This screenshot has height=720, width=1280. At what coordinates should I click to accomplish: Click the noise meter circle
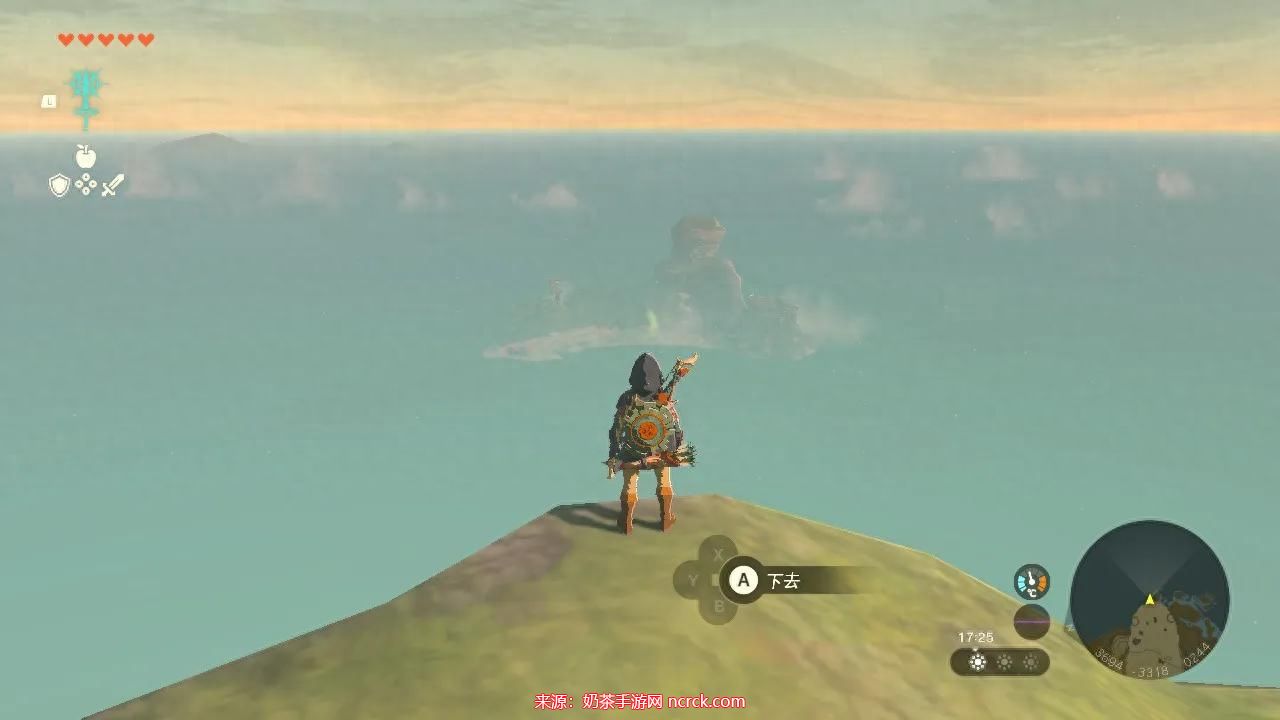pos(1031,622)
